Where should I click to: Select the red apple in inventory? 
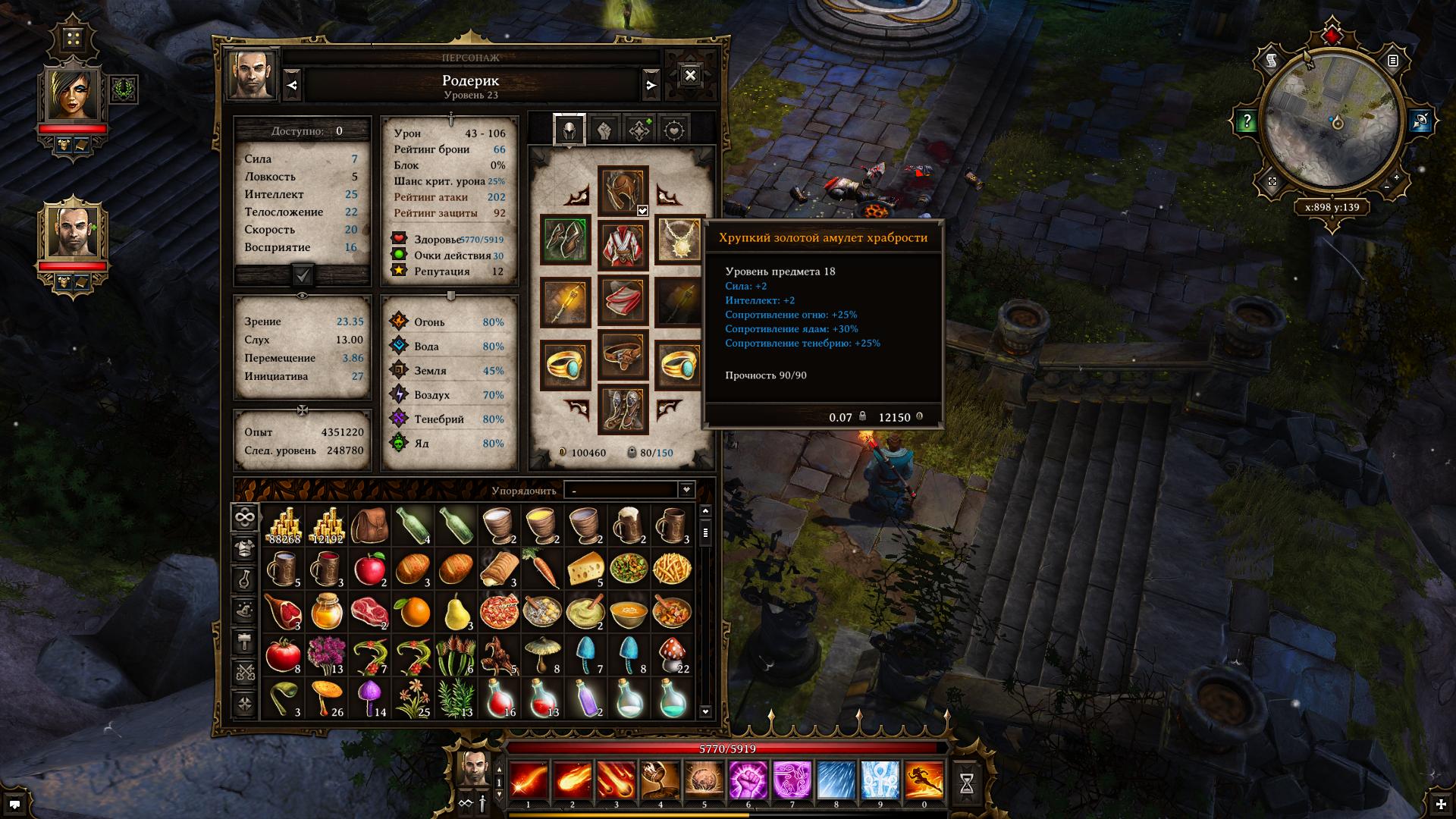(369, 569)
